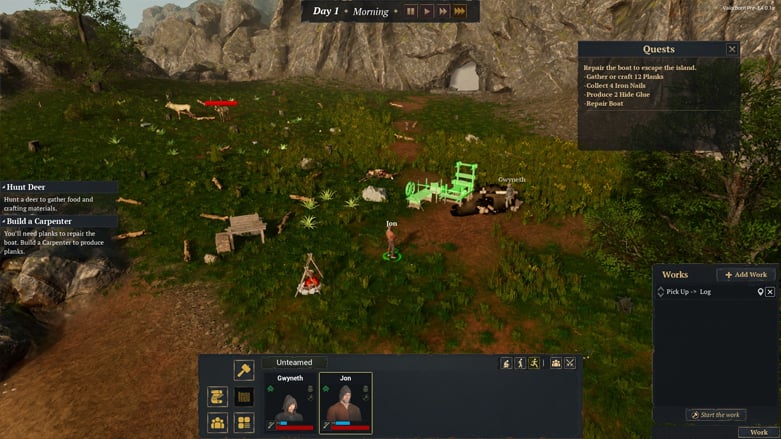The width and height of the screenshot is (781, 439).
Task: Open the hammer build menu
Action: (244, 370)
